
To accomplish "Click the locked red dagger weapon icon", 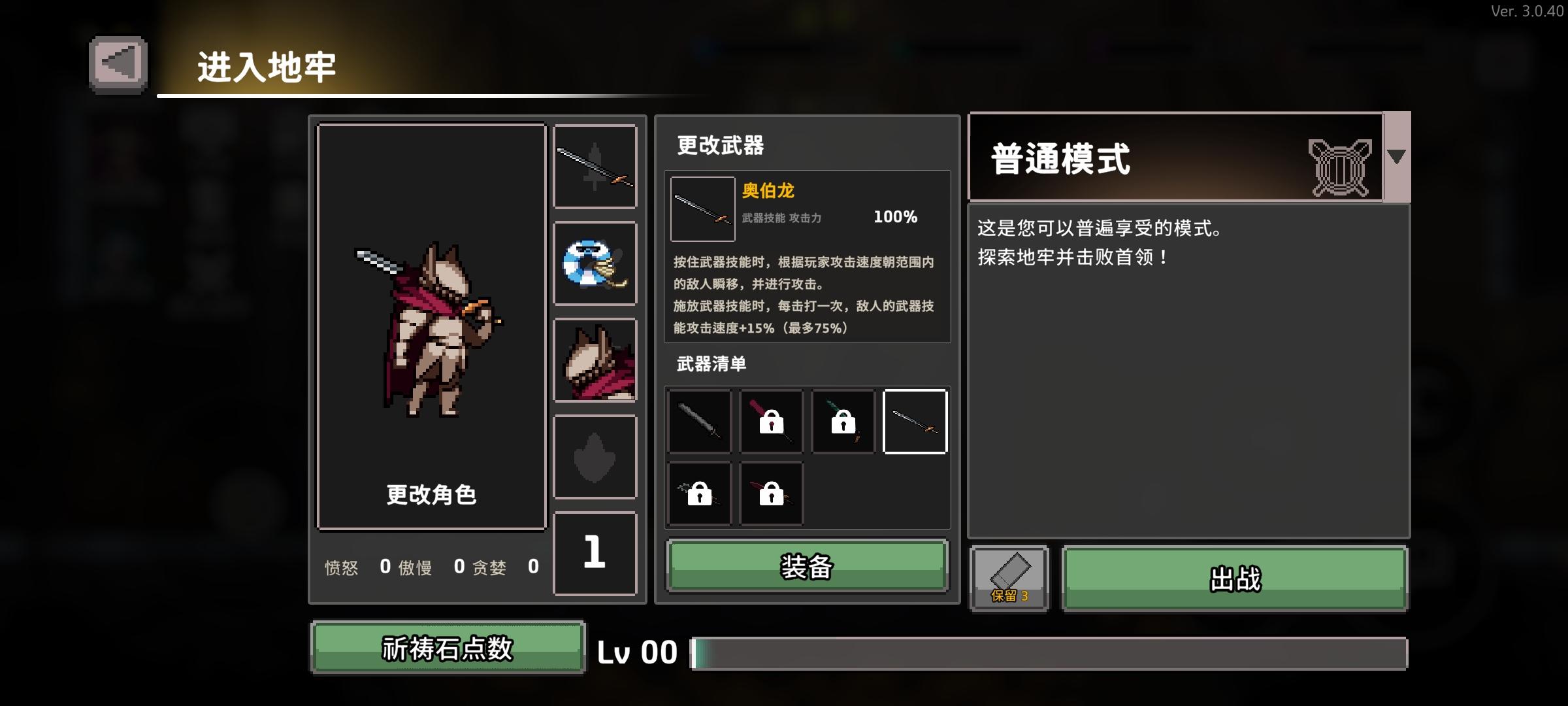I will coord(771,494).
